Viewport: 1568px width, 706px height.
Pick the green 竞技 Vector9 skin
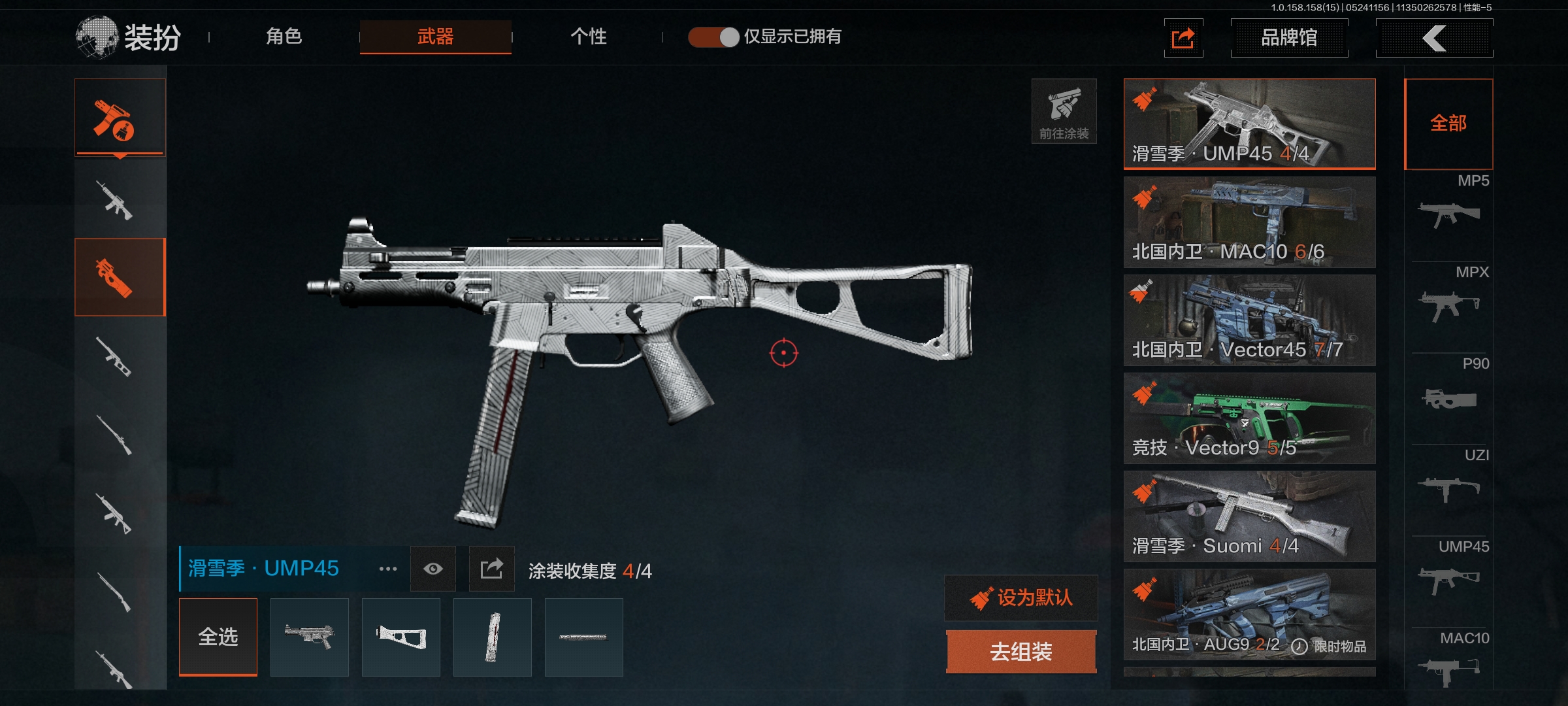pos(1249,418)
